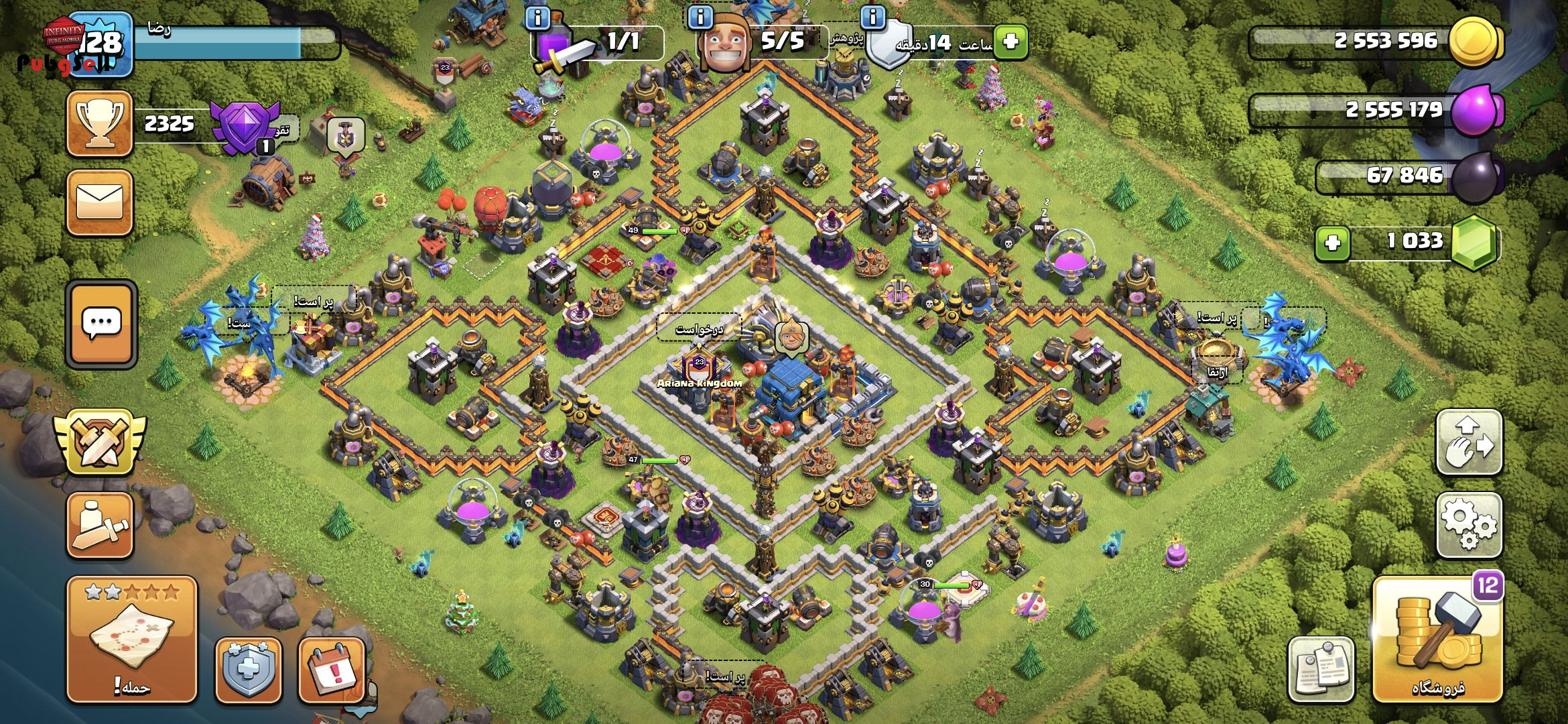Open the gear settings button
The image size is (1568, 724).
[1469, 525]
